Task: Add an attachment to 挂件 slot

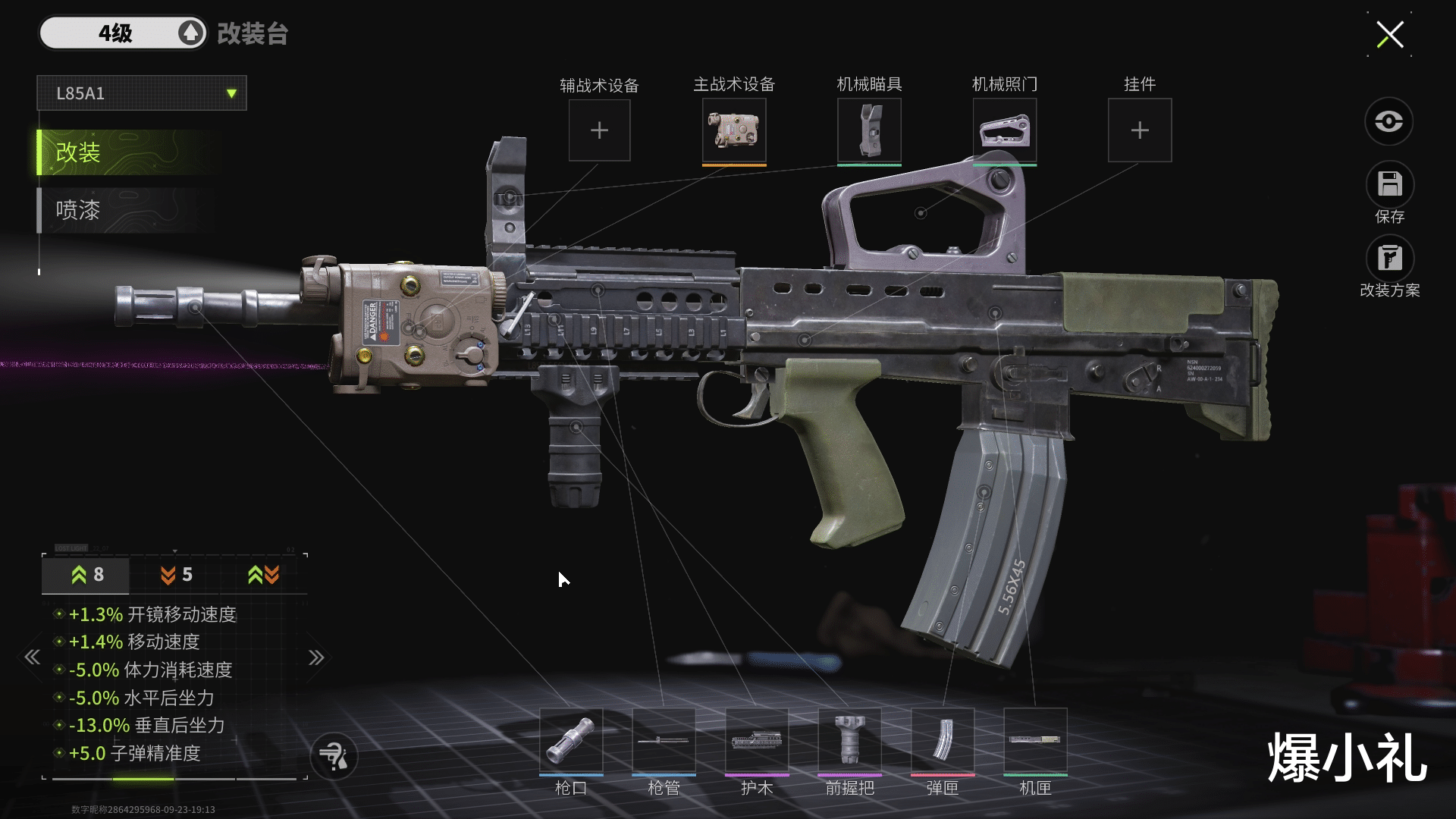Action: point(1139,130)
